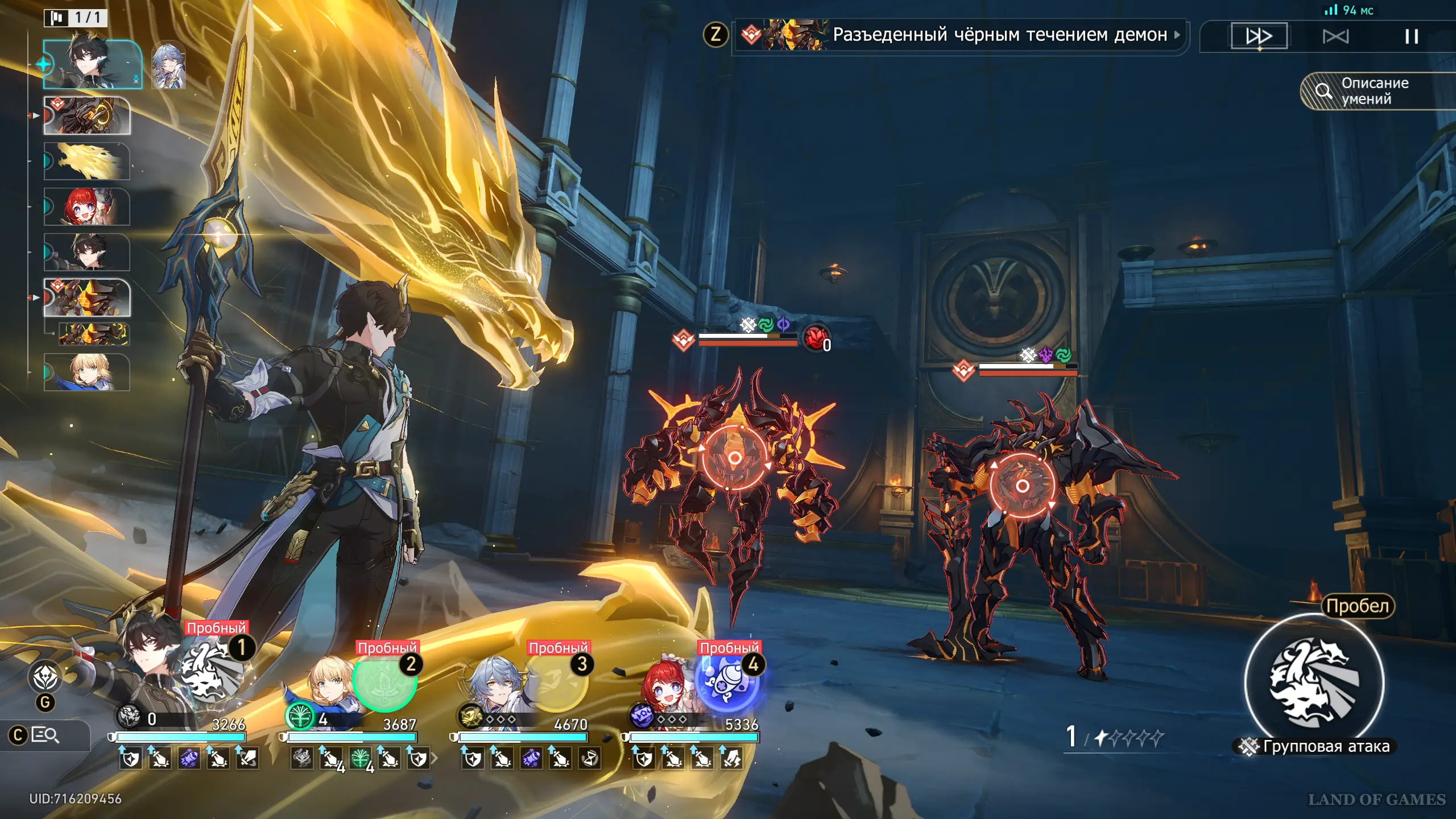Select the red-haired girl in turn order
1456x819 pixels.
point(87,206)
